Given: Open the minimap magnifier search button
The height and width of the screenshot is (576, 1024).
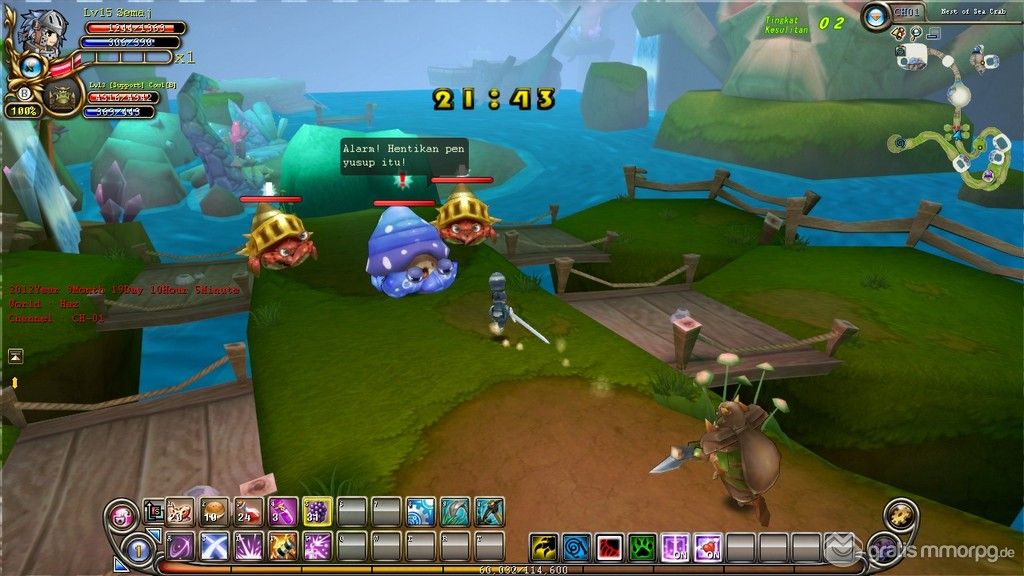Looking at the screenshot, I should tap(916, 33).
